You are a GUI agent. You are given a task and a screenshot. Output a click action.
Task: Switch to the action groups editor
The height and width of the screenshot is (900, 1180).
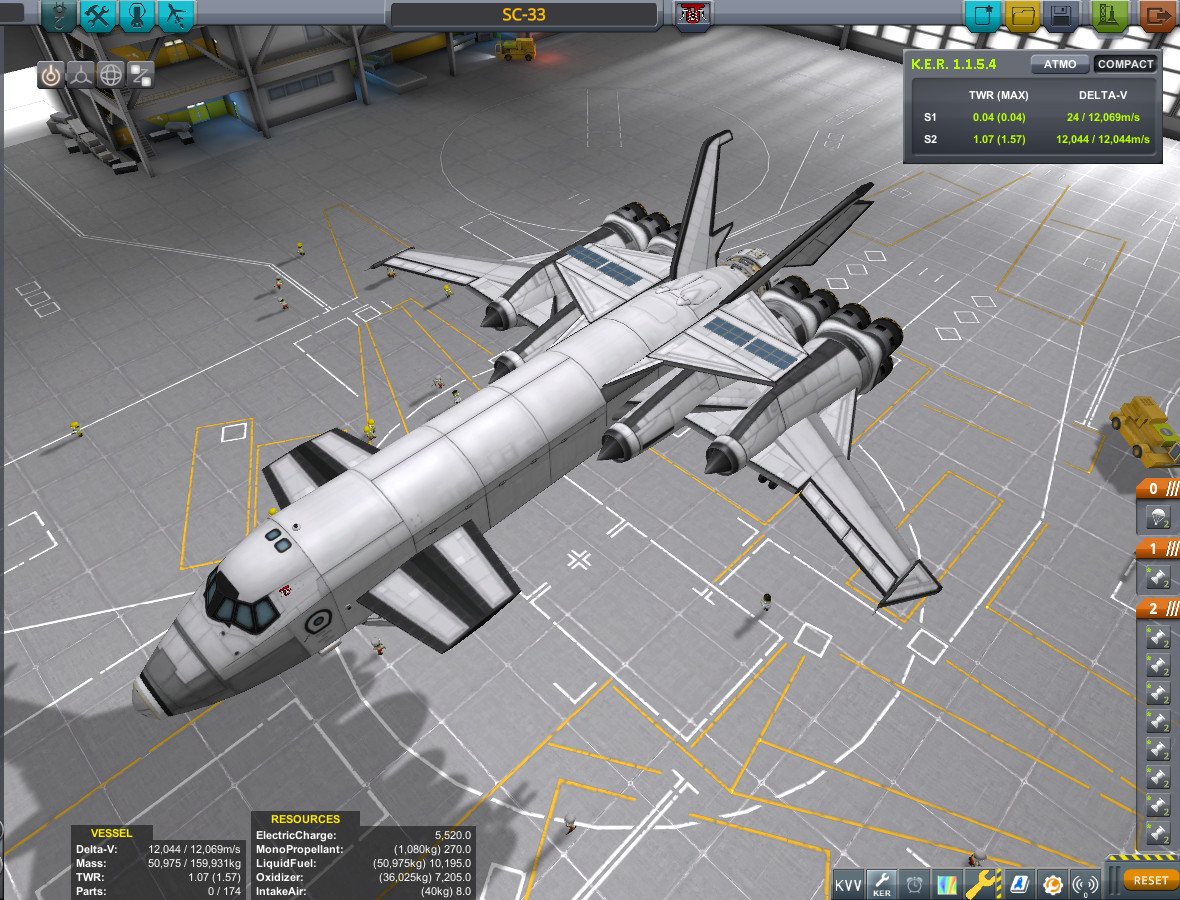point(97,15)
